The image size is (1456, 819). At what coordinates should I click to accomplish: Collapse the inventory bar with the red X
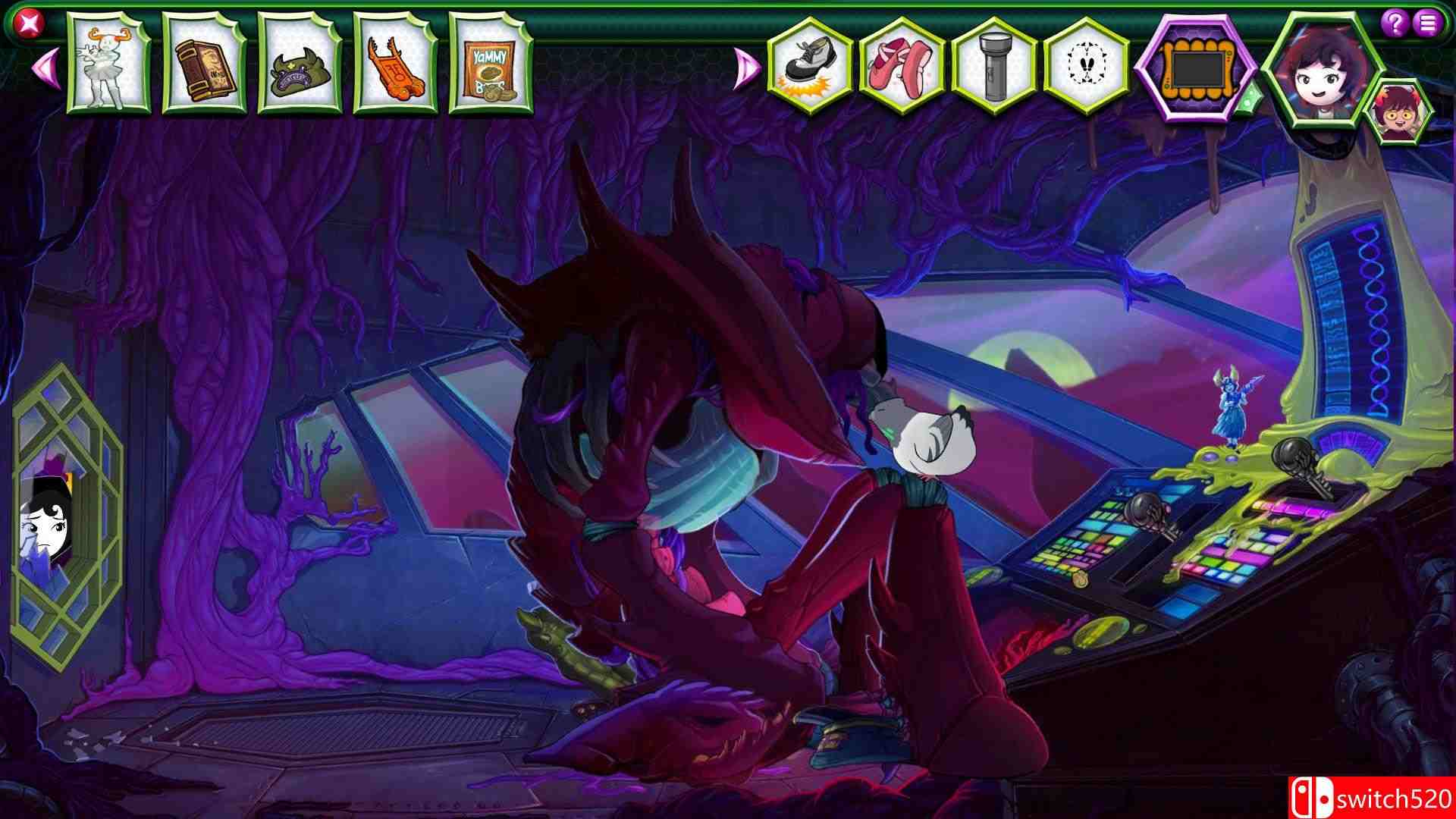coord(27,23)
